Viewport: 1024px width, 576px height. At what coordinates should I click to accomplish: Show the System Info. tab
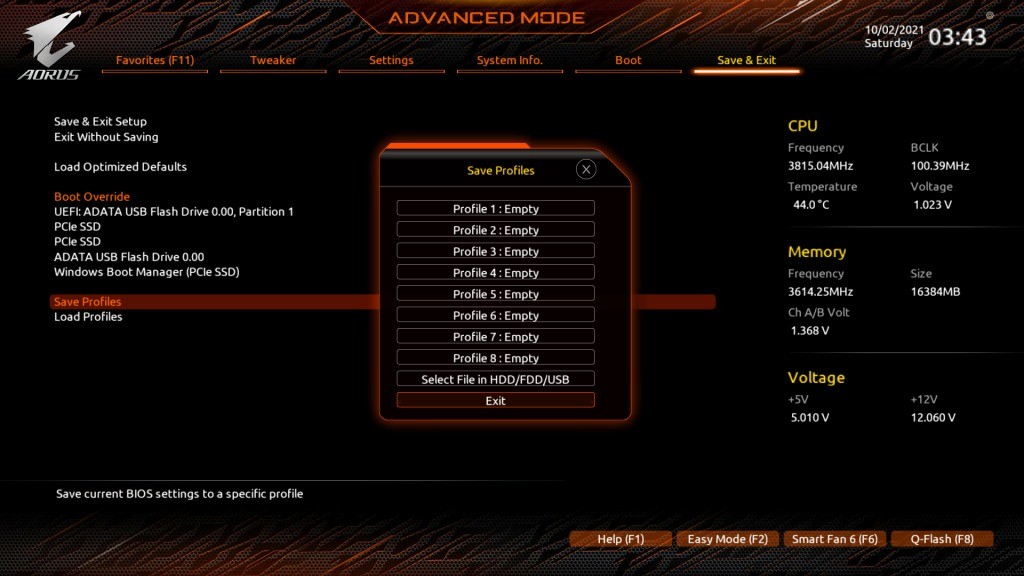(509, 60)
